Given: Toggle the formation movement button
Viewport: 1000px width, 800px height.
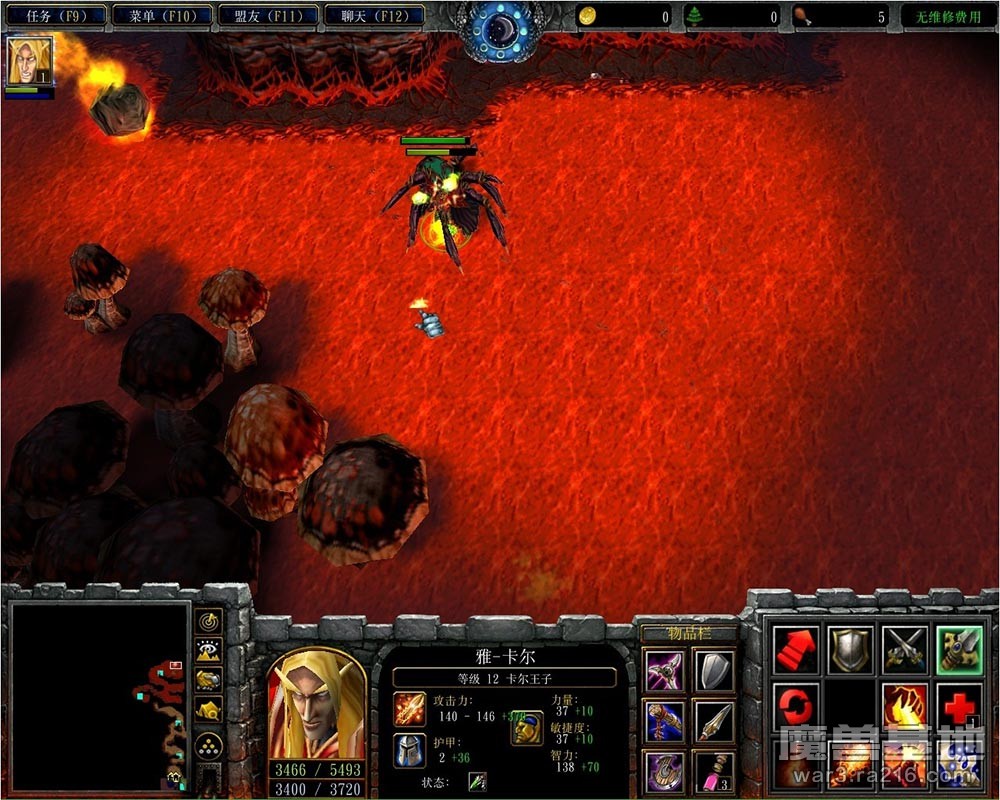Looking at the screenshot, I should [x=209, y=745].
